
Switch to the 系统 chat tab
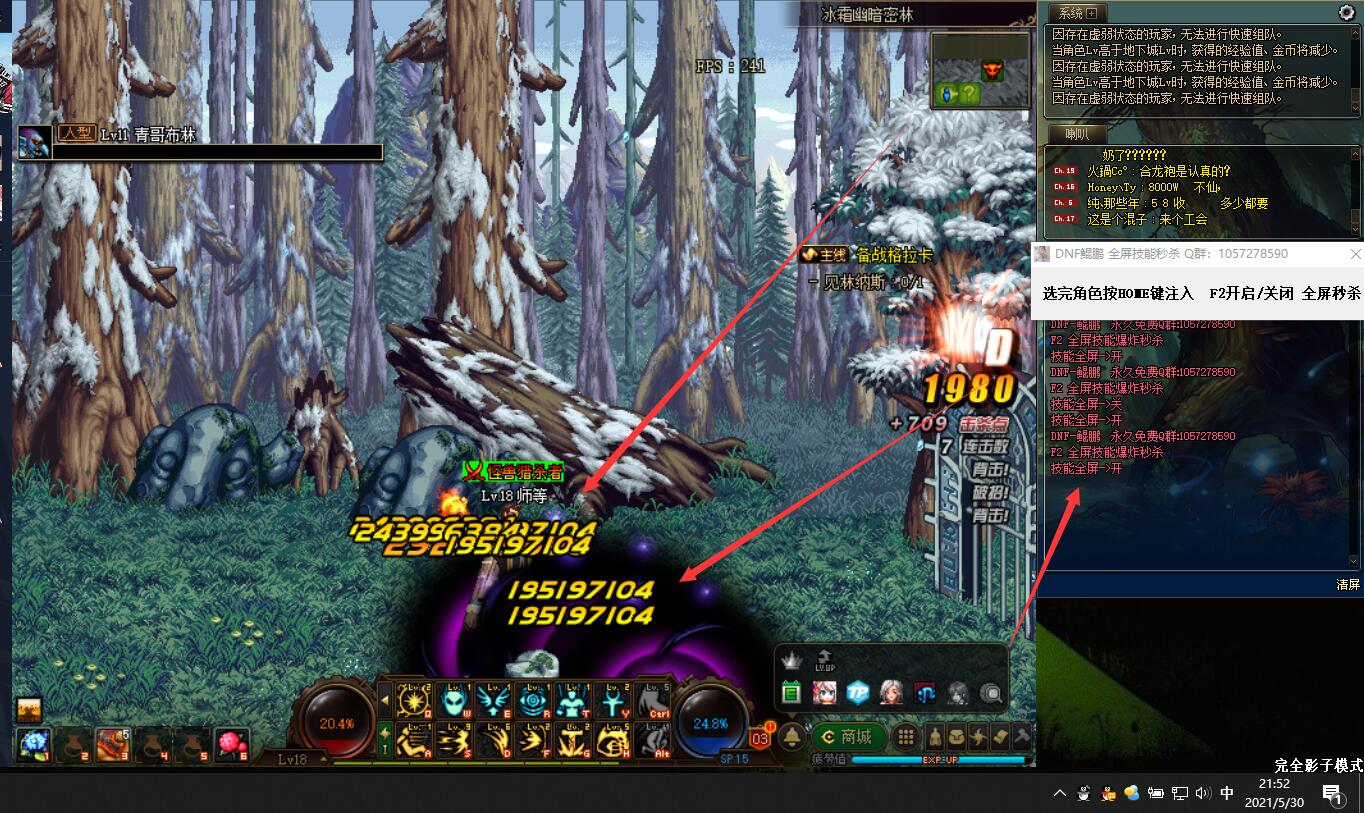(1077, 13)
